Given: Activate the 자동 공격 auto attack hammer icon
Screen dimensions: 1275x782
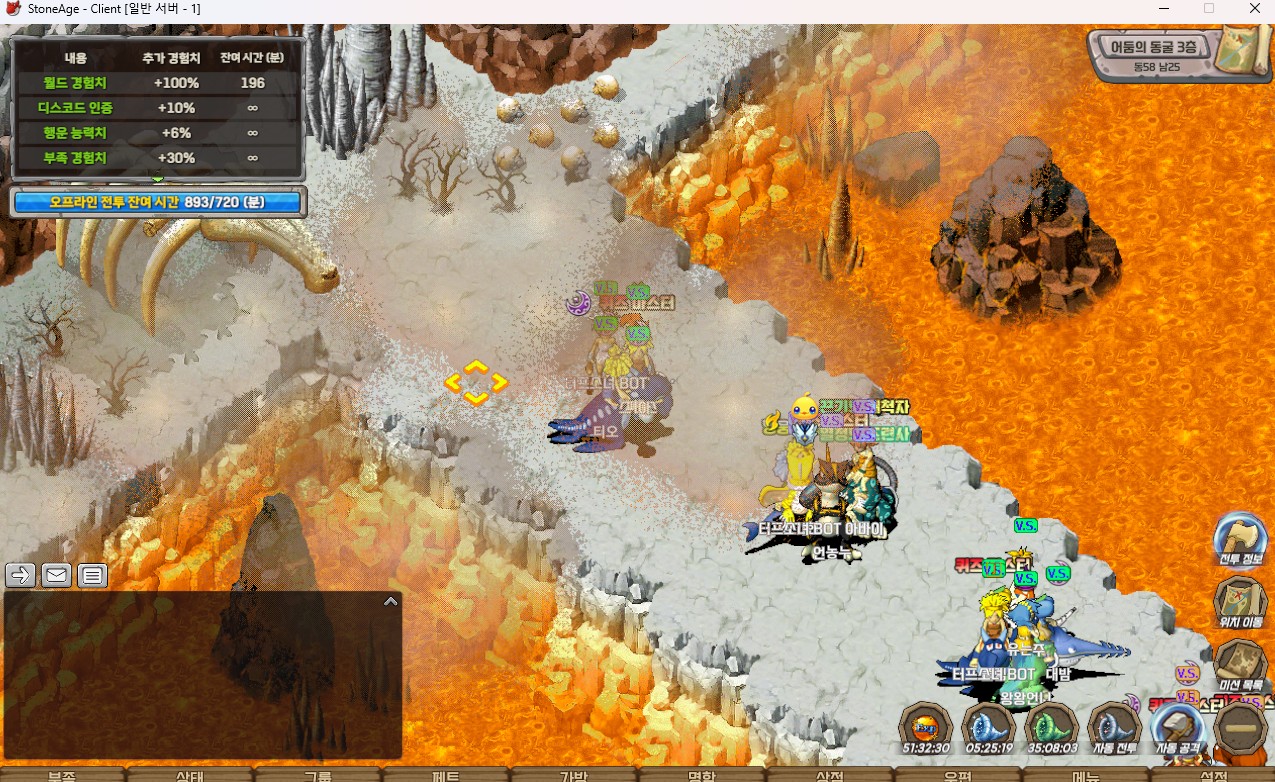Looking at the screenshot, I should tap(1179, 725).
